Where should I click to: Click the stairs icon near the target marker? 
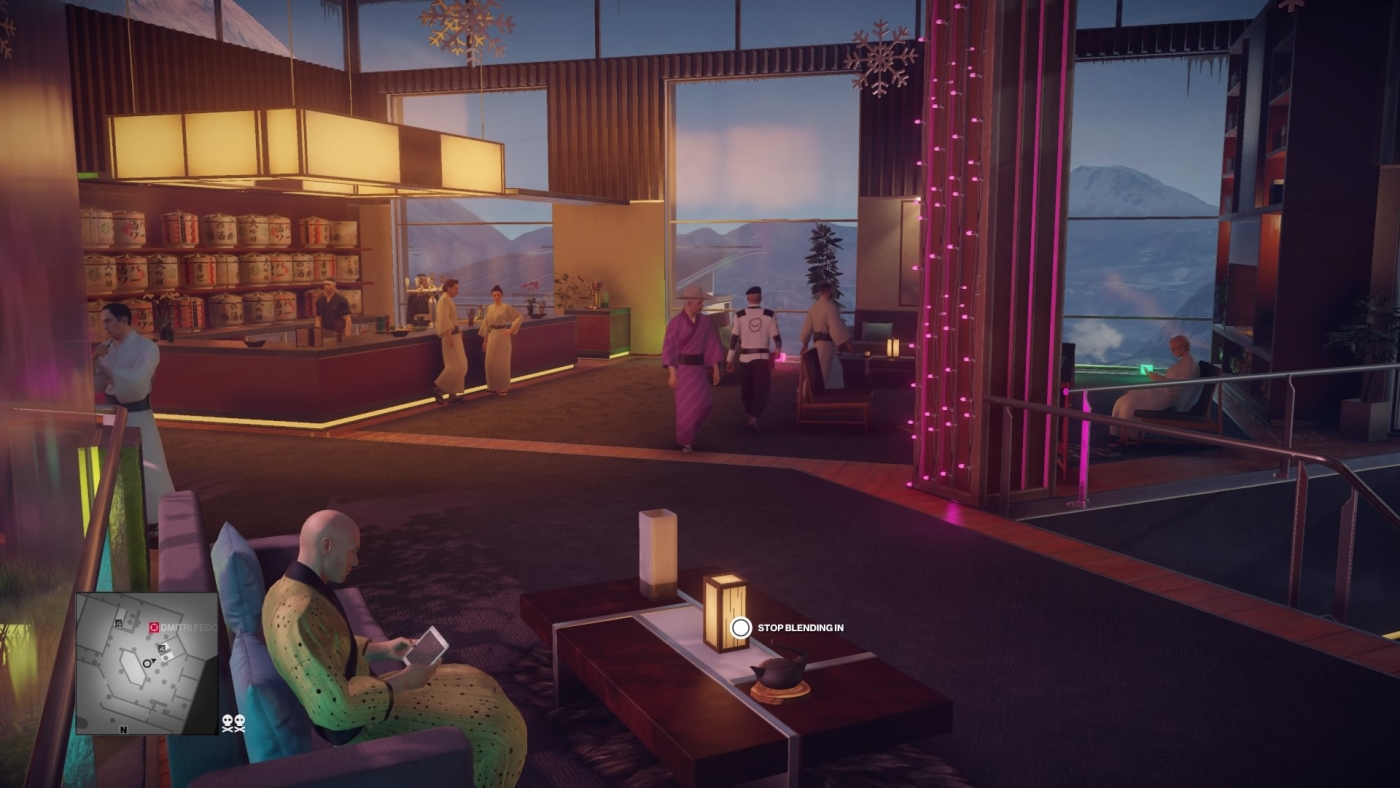click(161, 648)
